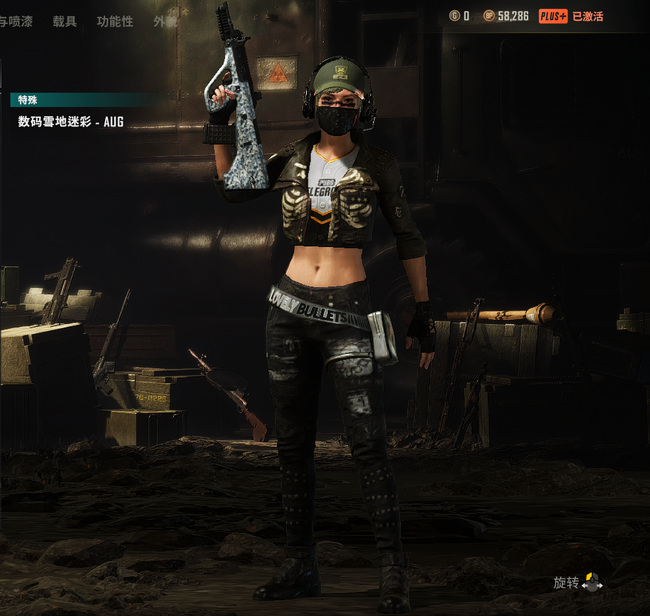Image resolution: width=650 pixels, height=616 pixels.
Task: Switch to the 载具 tab
Action: 64,21
